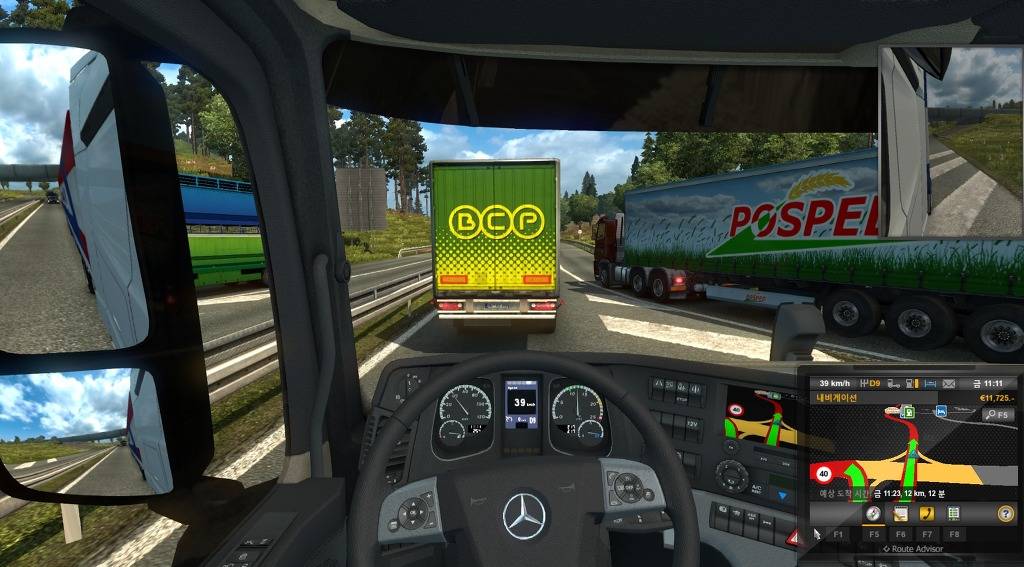Show the green spreadsheet damage diagnostics tab
The height and width of the screenshot is (567, 1024).
[x=954, y=513]
